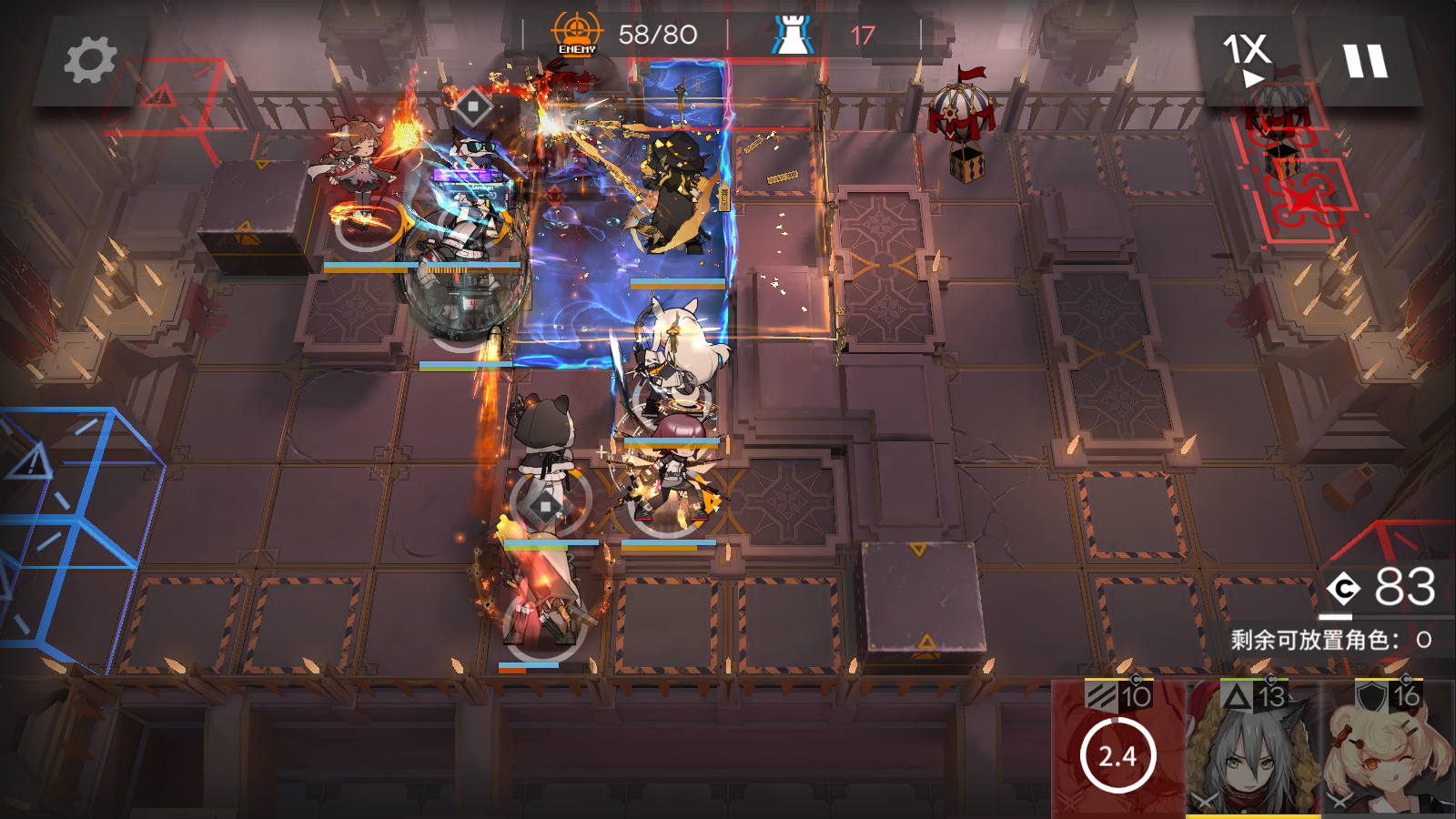The width and height of the screenshot is (1456, 819).
Task: Pause the battle
Action: tap(1365, 61)
